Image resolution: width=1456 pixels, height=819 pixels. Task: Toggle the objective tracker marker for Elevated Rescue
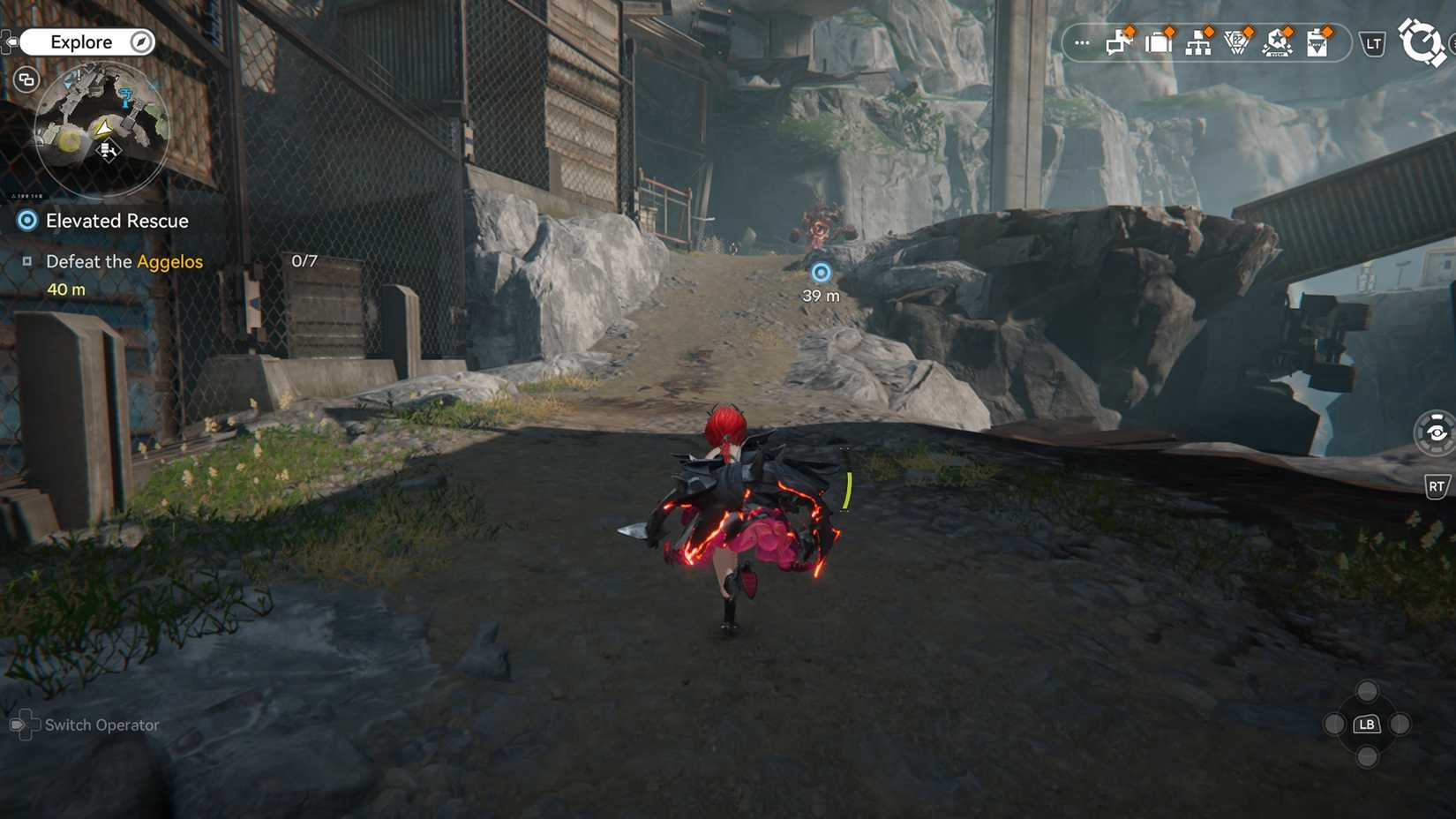pyautogui.click(x=26, y=221)
